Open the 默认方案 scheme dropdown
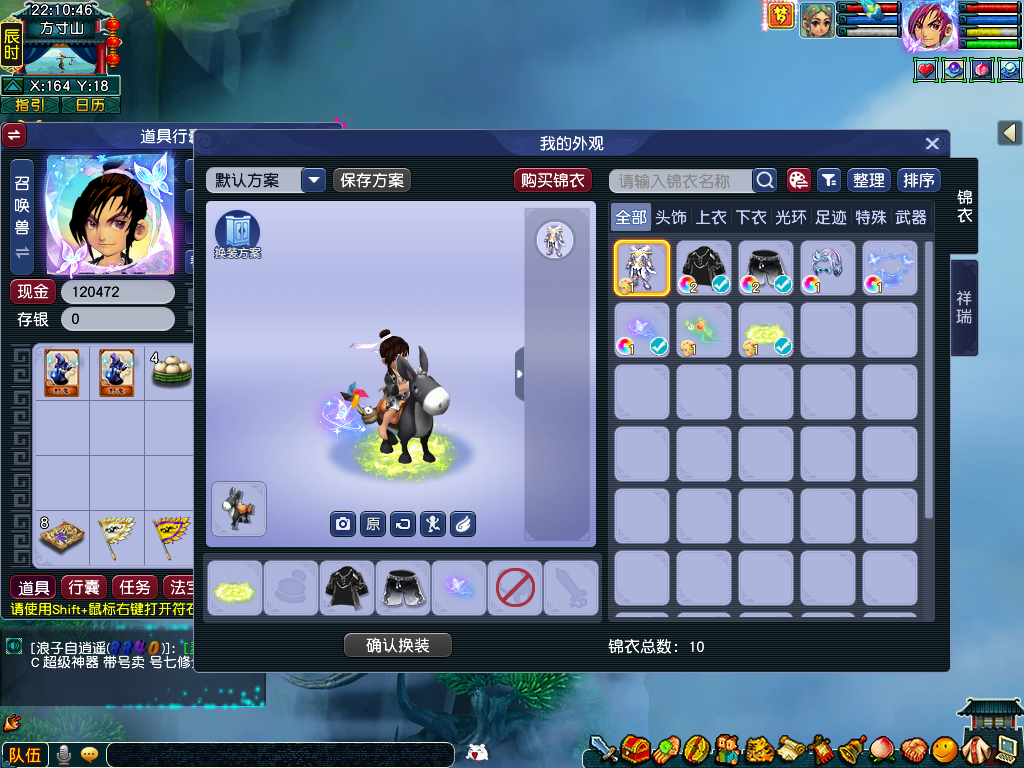 (314, 180)
